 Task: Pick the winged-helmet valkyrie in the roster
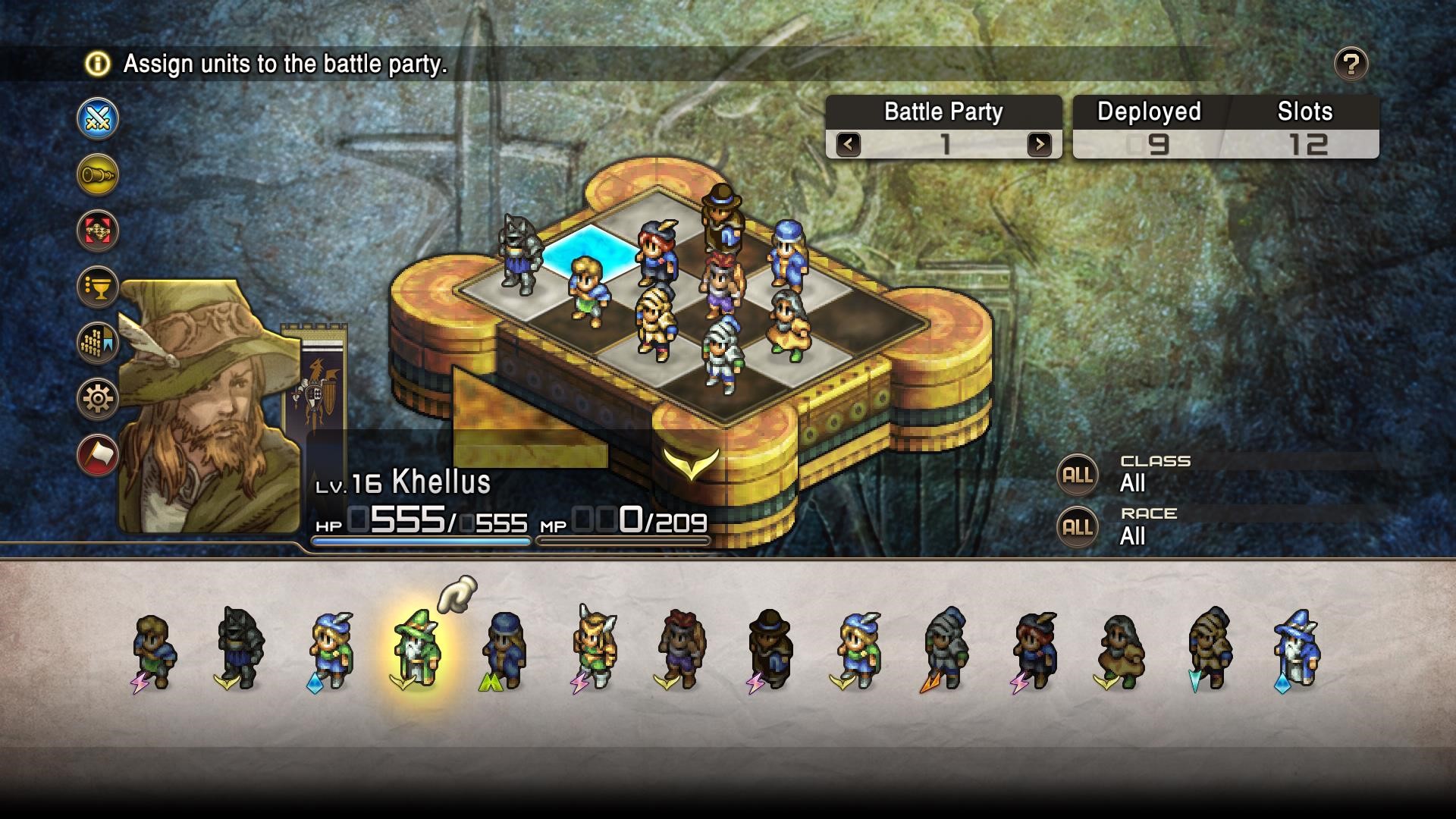(x=593, y=649)
